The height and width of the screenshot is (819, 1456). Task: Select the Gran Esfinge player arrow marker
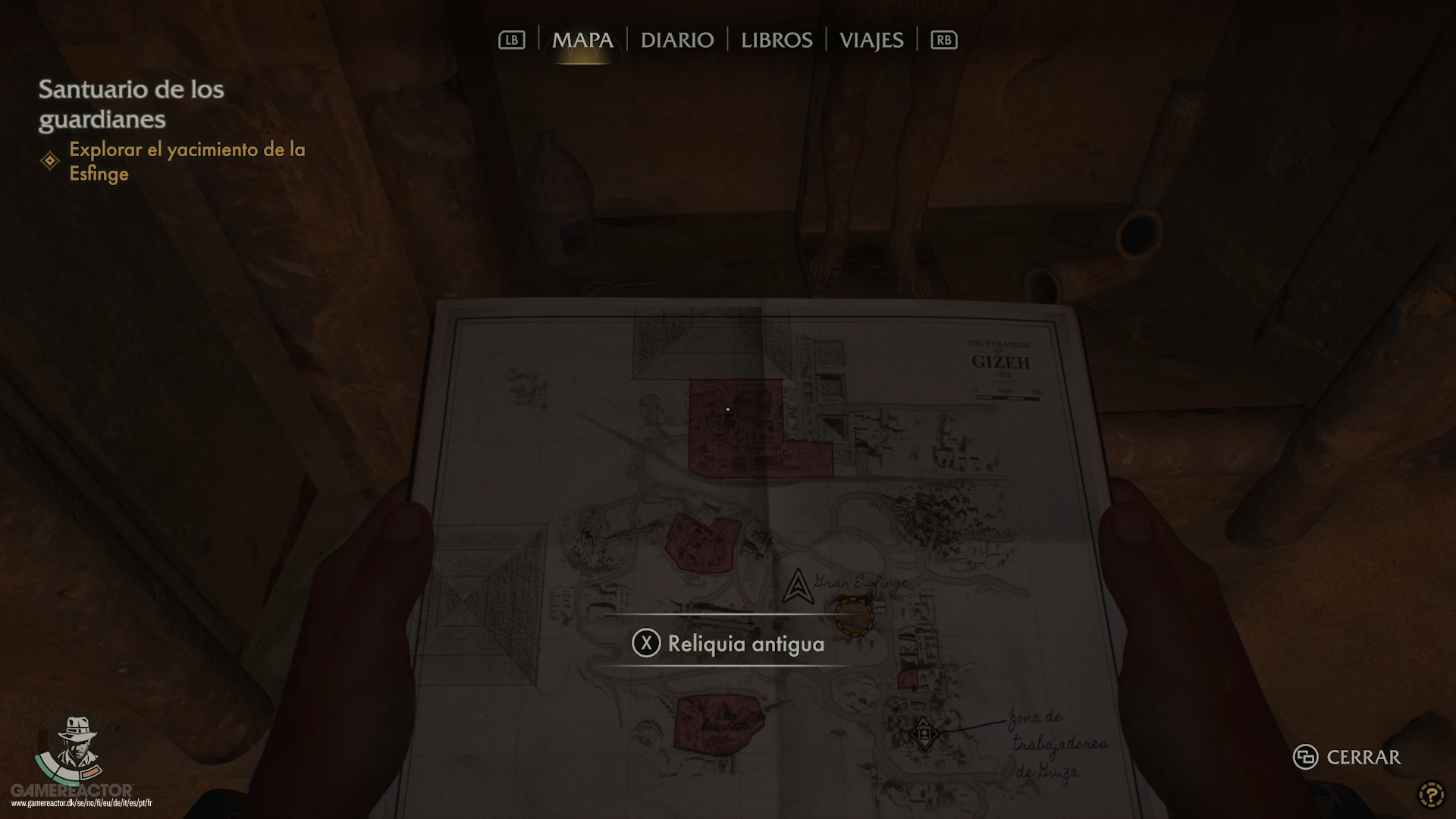pyautogui.click(x=798, y=586)
